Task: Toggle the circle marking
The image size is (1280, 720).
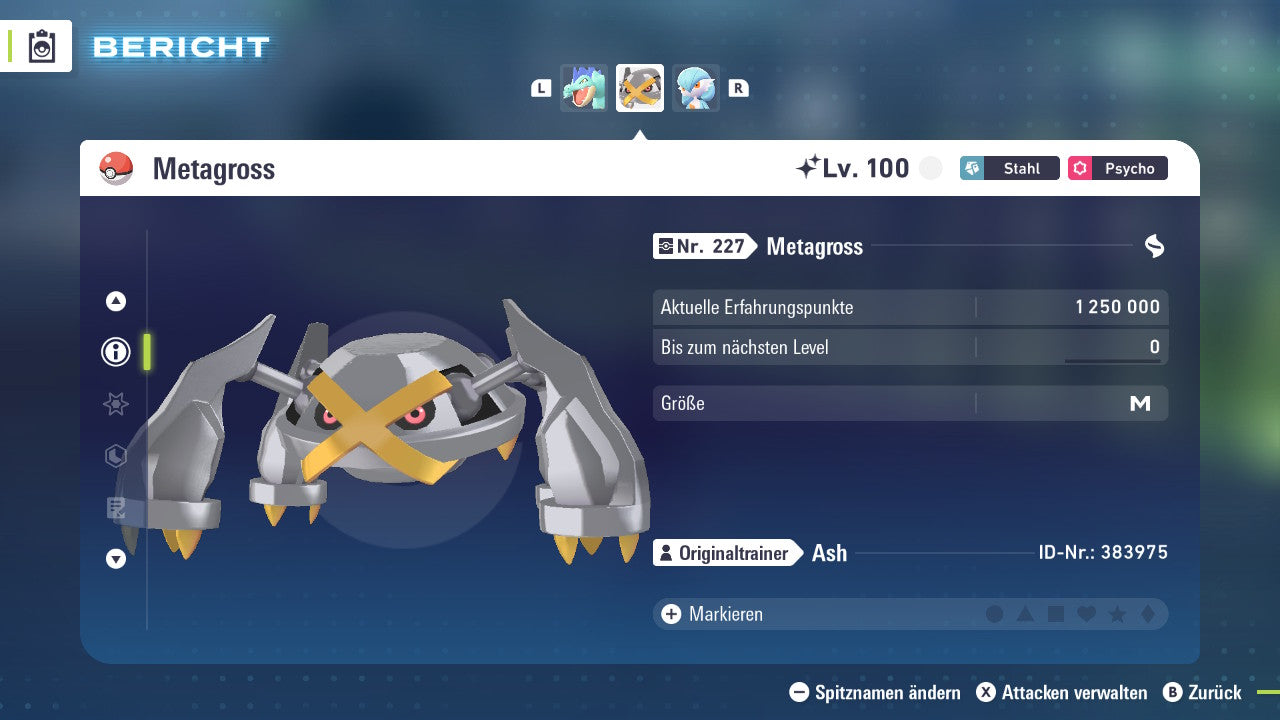Action: (994, 614)
